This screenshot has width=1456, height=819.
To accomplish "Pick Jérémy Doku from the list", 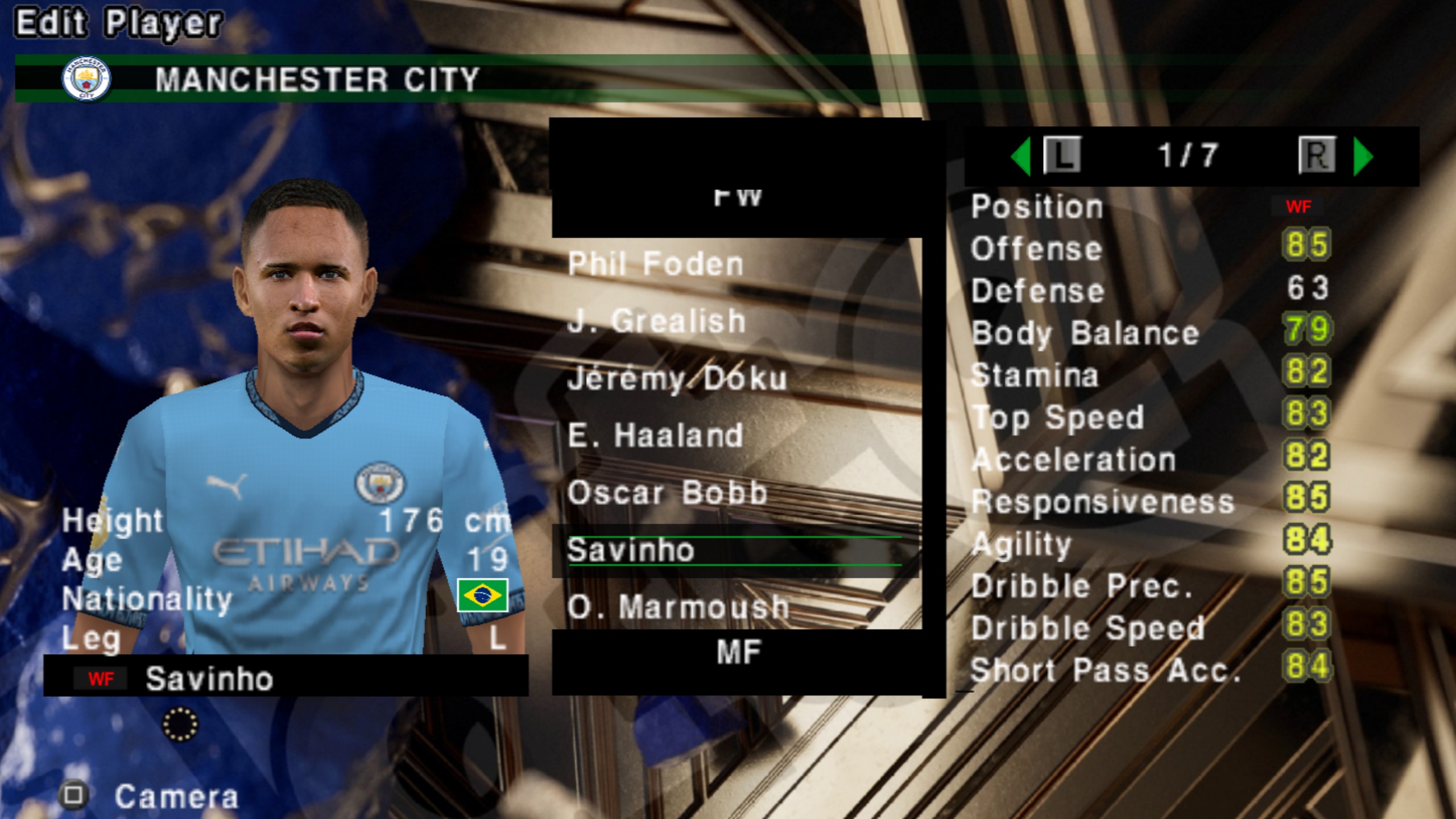I will [677, 379].
